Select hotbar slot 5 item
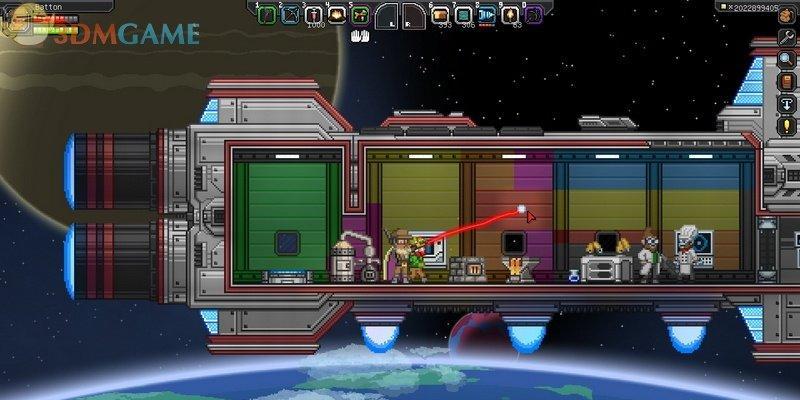Viewport: 800px width, 400px height. tap(361, 14)
